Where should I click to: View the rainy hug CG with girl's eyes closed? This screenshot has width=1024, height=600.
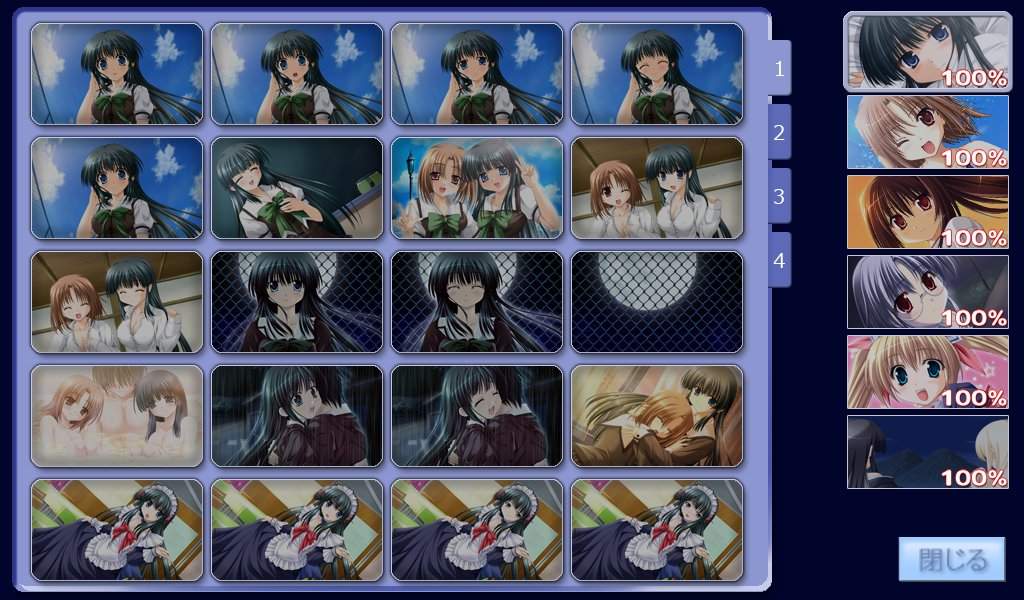(x=476, y=416)
